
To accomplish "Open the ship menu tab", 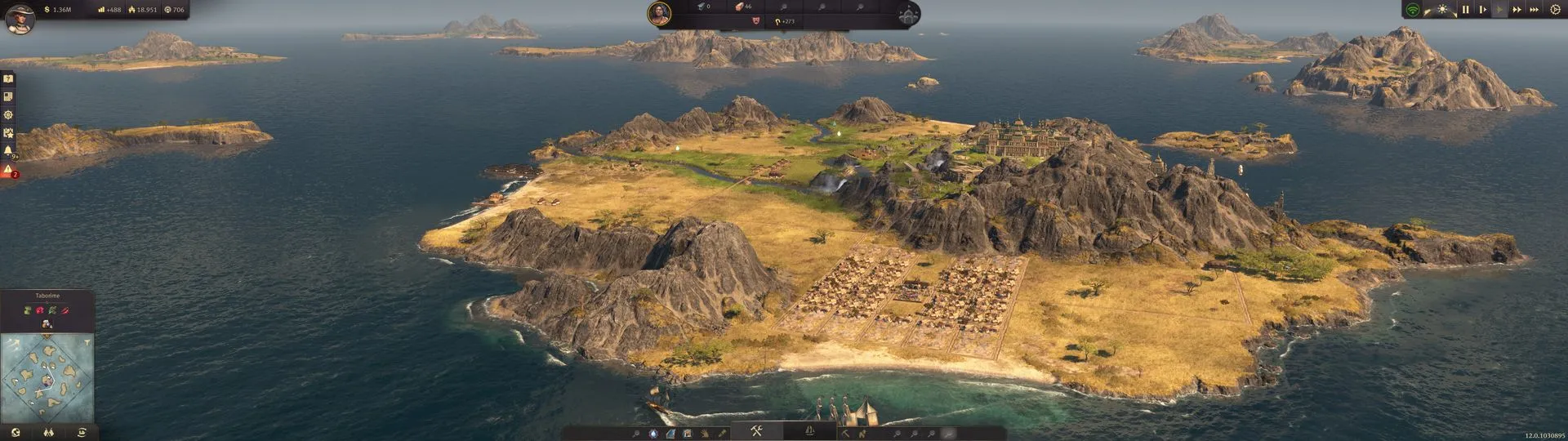I will (809, 431).
